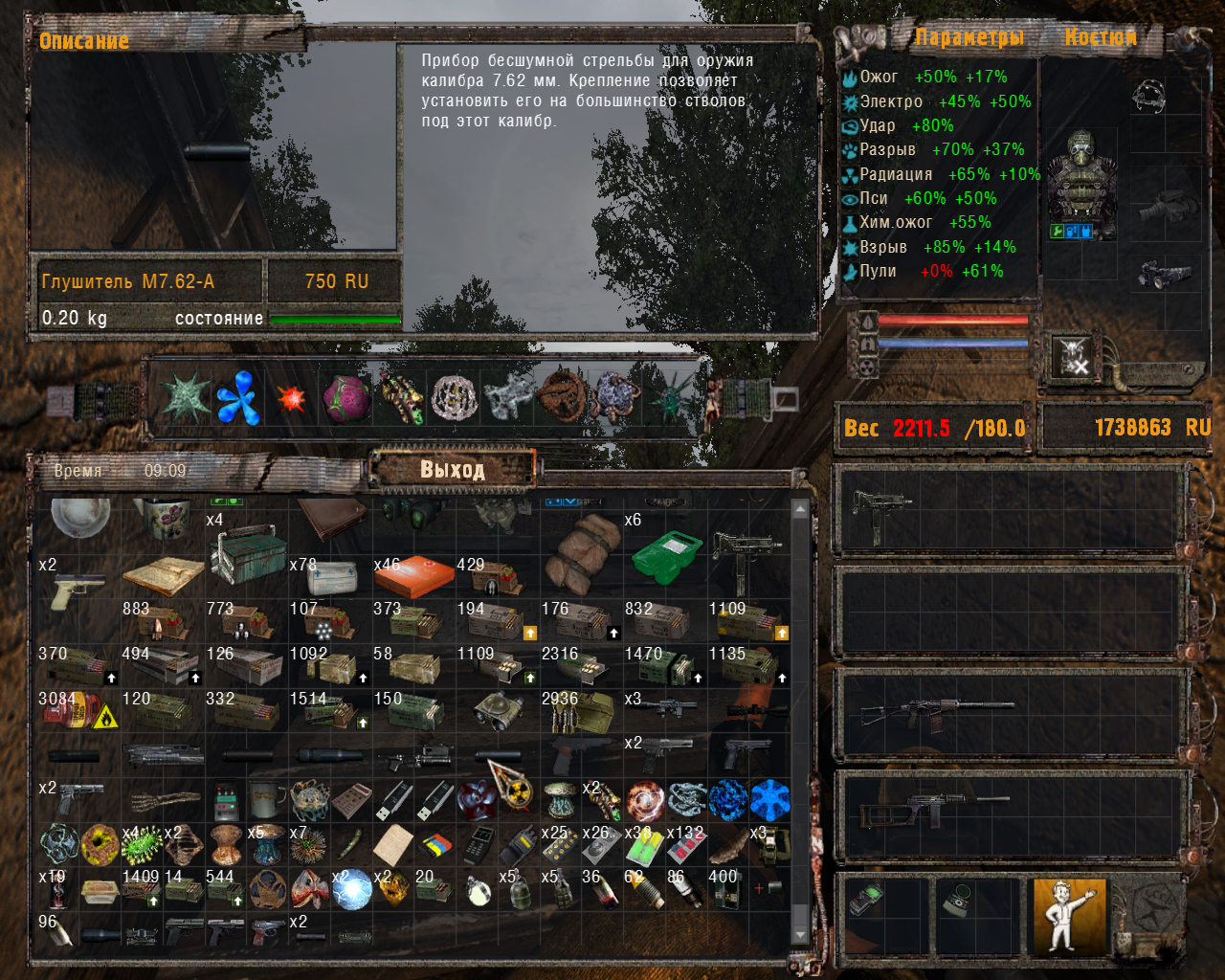Screen dimensions: 1225x980
Task: Click the Vault Boy thumbs-up icon
Action: [x=1069, y=914]
